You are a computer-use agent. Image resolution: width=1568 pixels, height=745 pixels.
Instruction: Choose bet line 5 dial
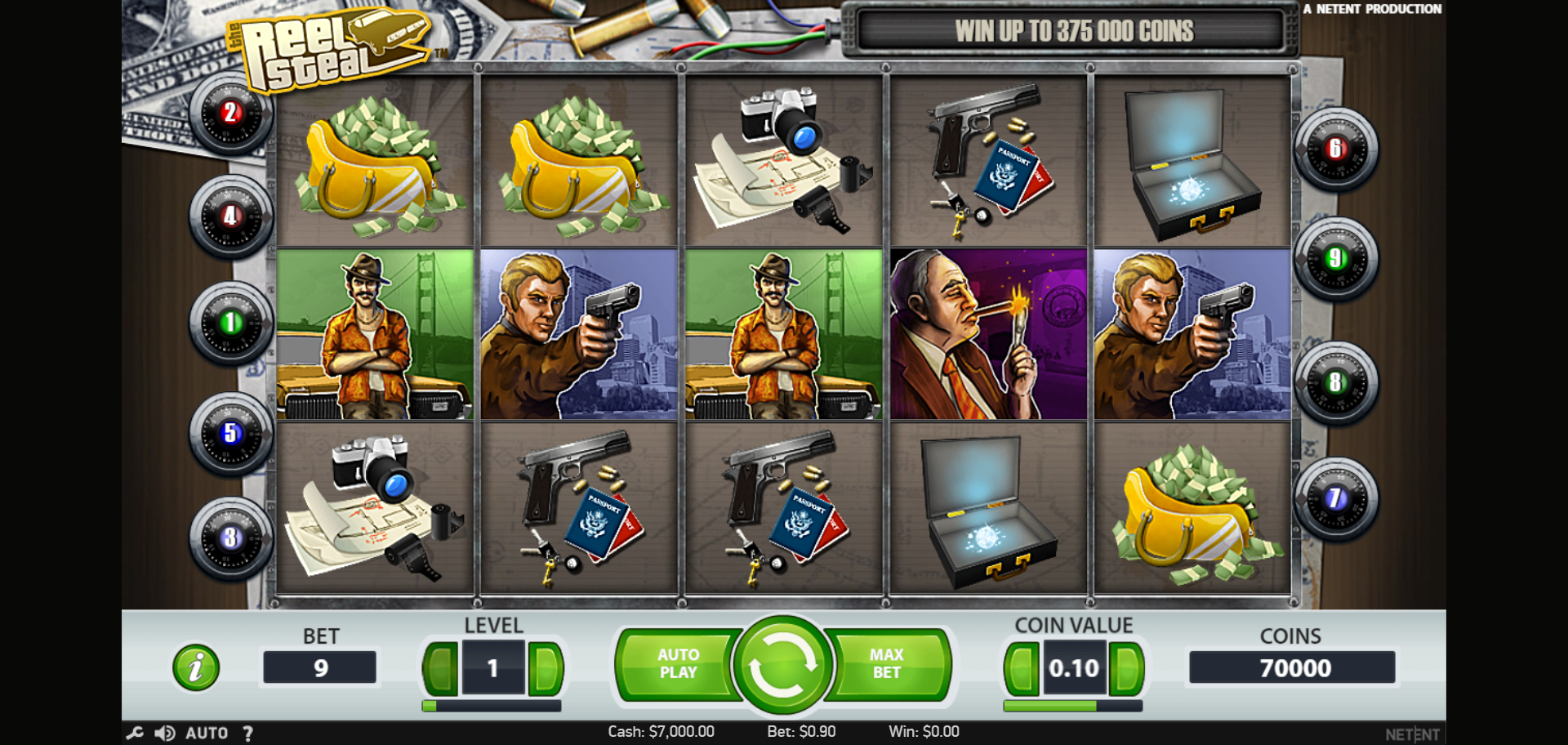231,433
